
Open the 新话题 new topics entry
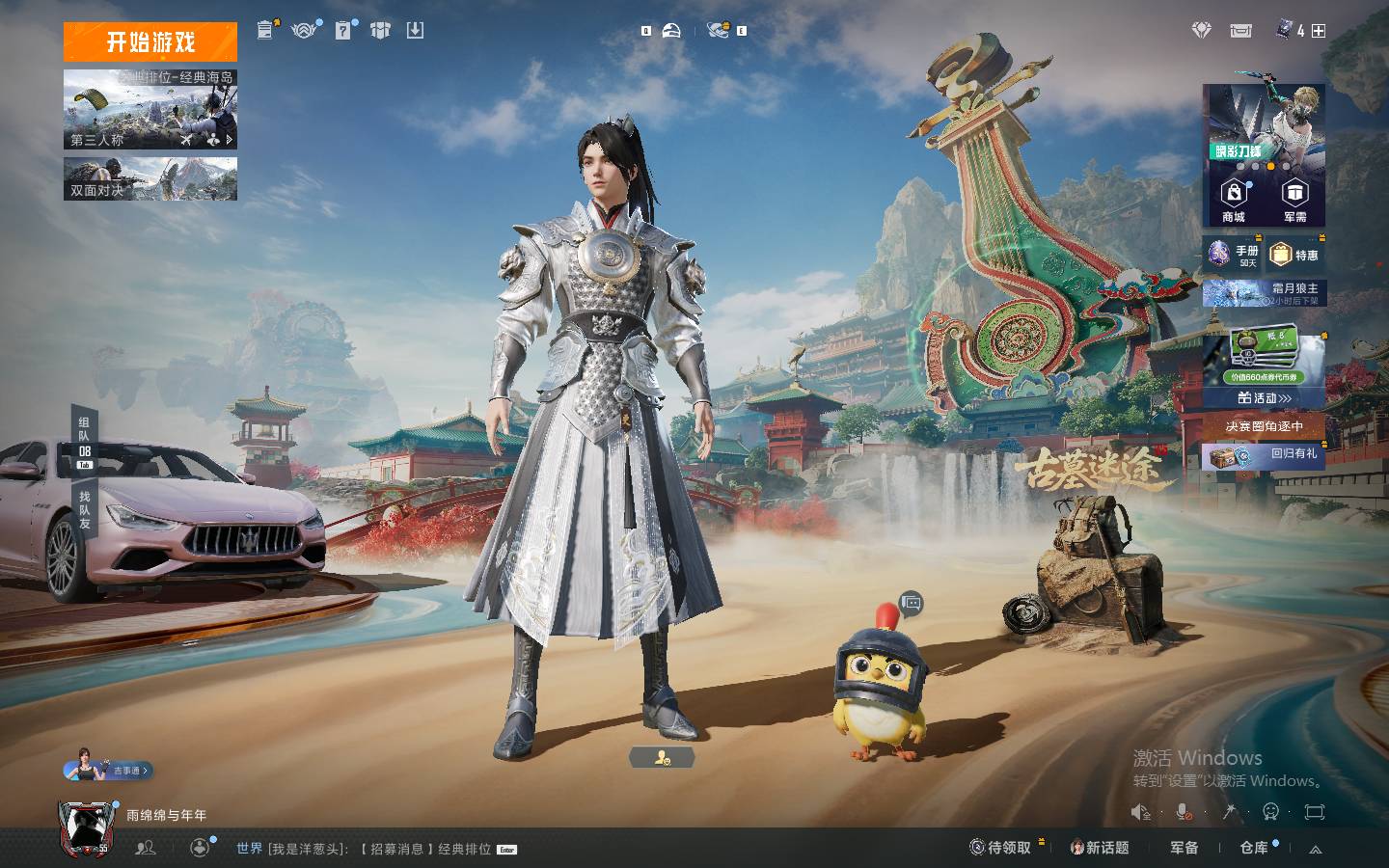pos(1101,848)
